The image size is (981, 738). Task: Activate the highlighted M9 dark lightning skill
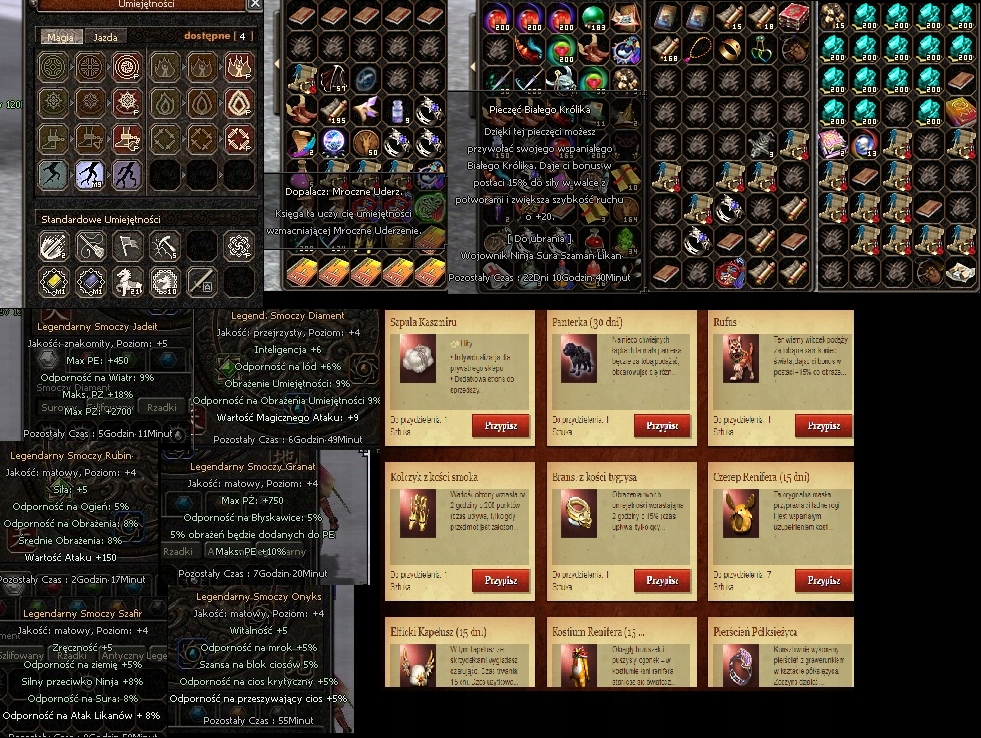pos(91,176)
